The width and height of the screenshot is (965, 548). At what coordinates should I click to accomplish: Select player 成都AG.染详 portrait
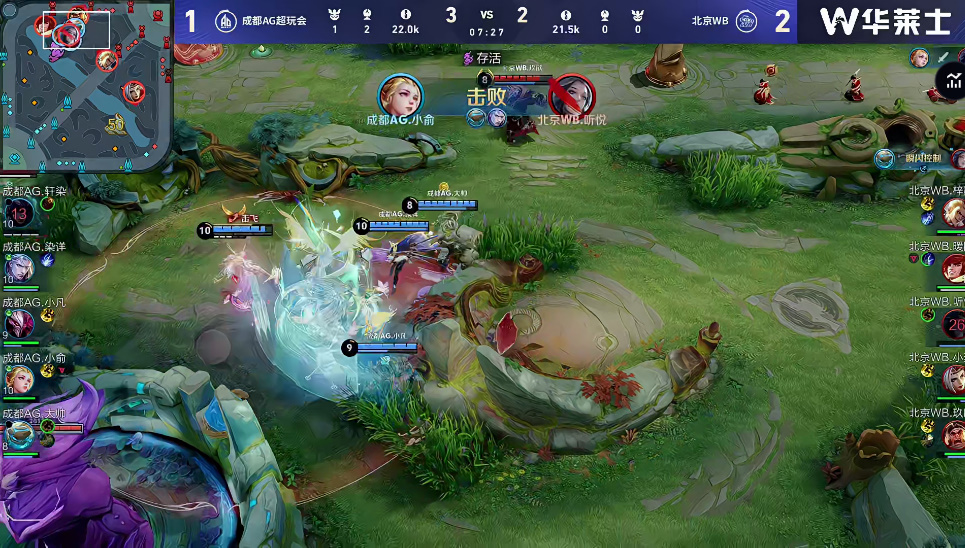[x=19, y=268]
